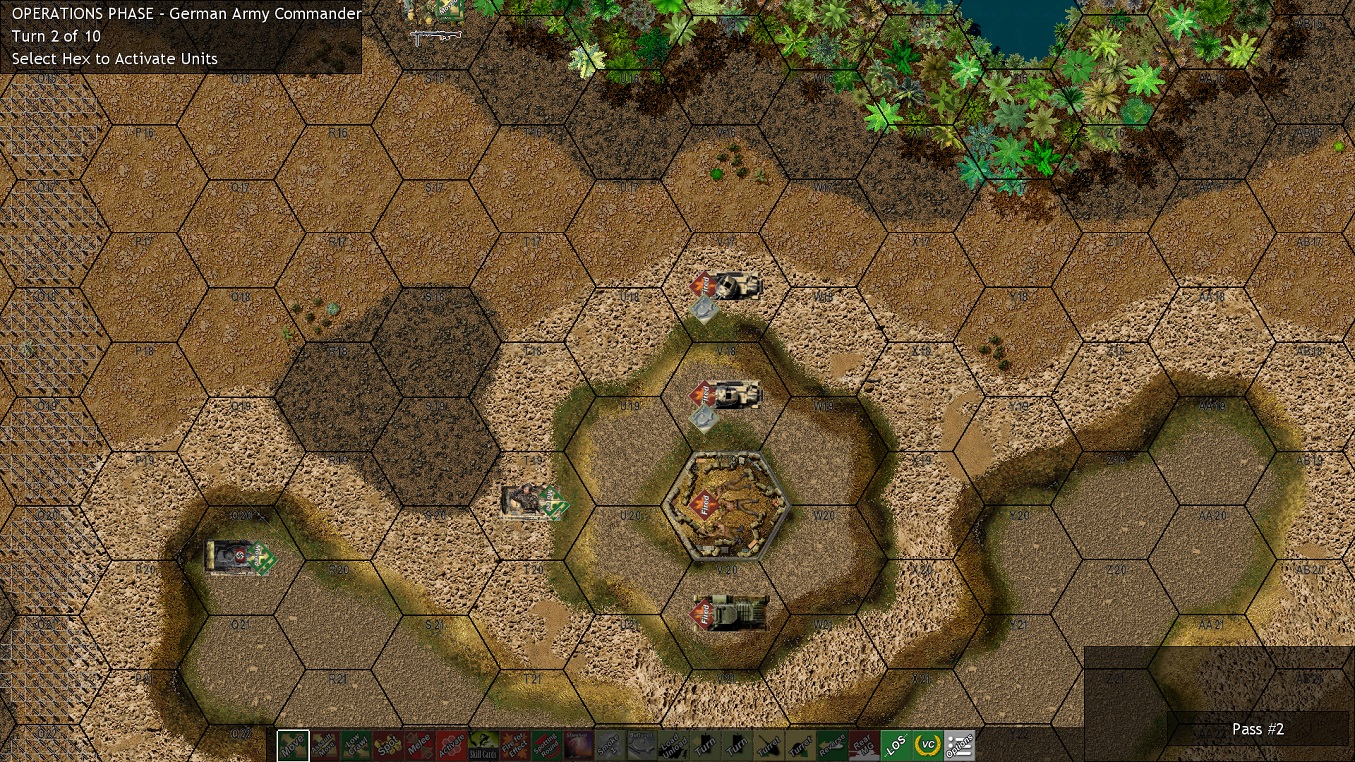Toggle the LOS display

click(x=898, y=745)
